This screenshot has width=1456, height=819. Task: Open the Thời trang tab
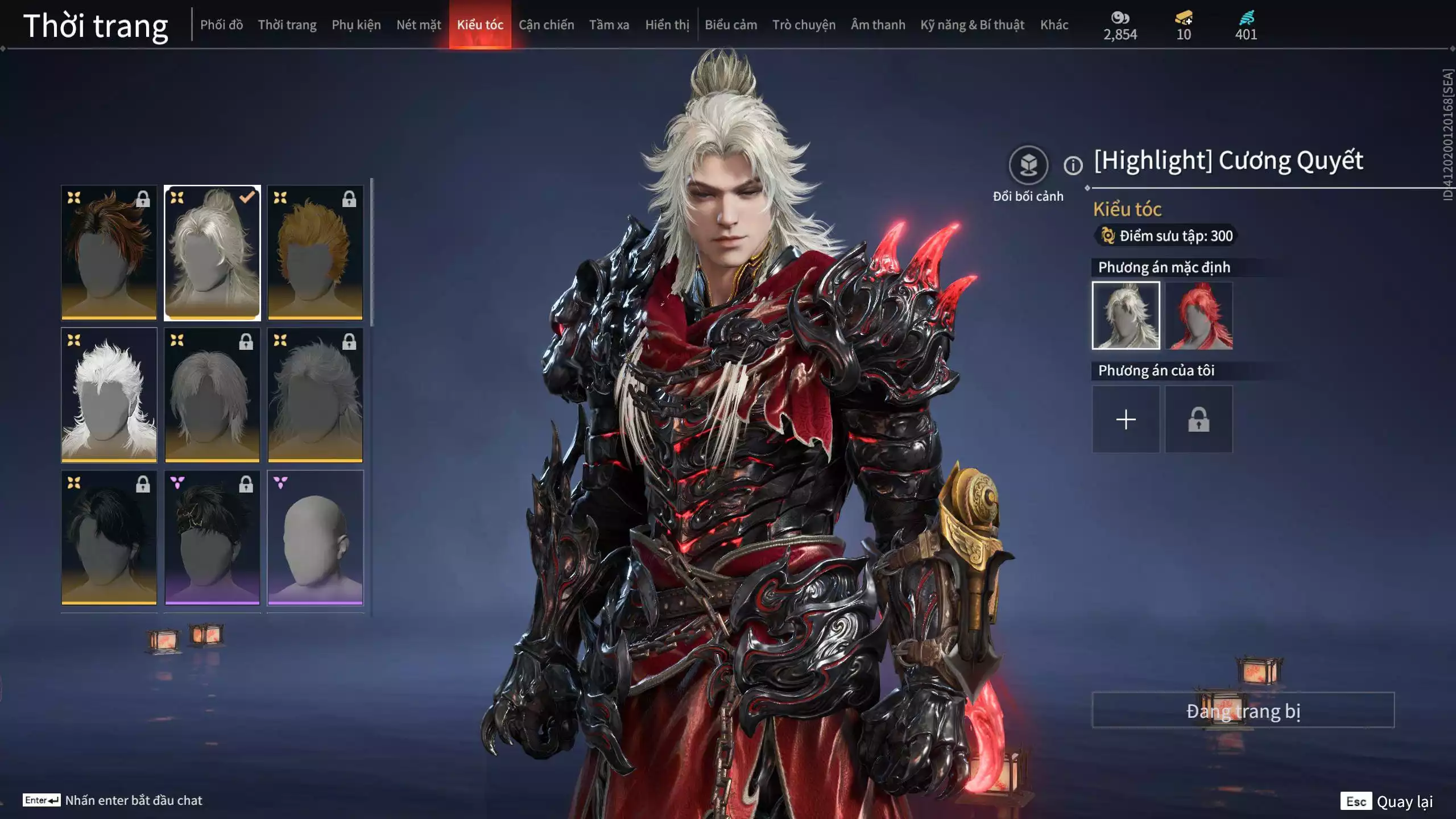pos(287,24)
